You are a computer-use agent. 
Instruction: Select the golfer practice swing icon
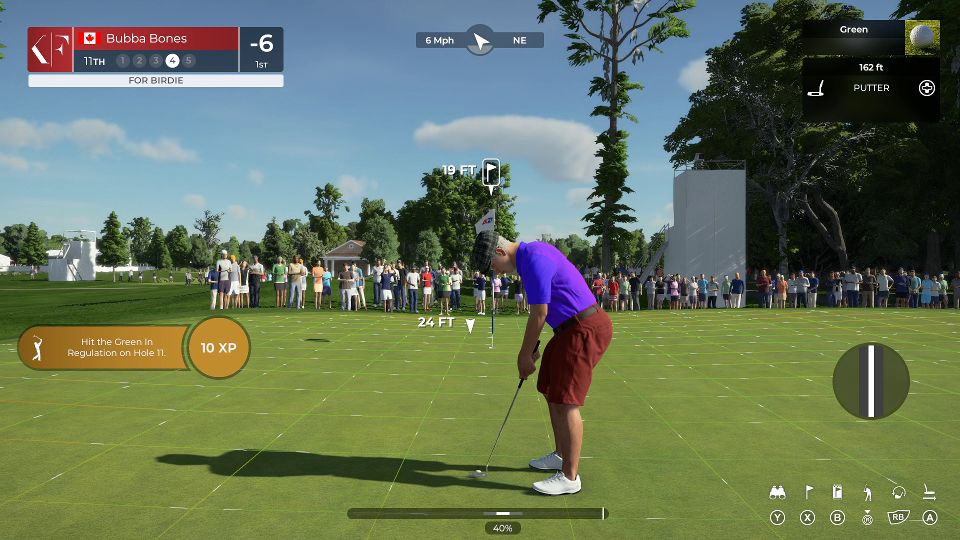868,492
